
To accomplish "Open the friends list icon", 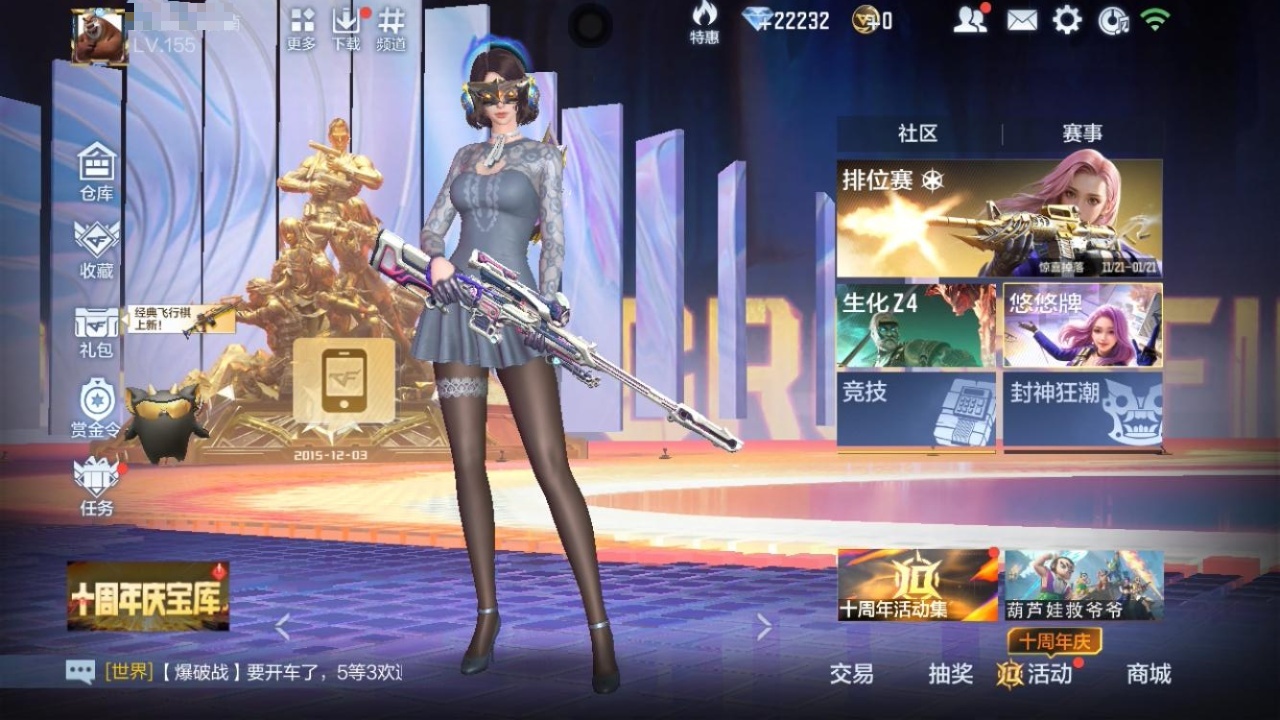I will pyautogui.click(x=969, y=20).
